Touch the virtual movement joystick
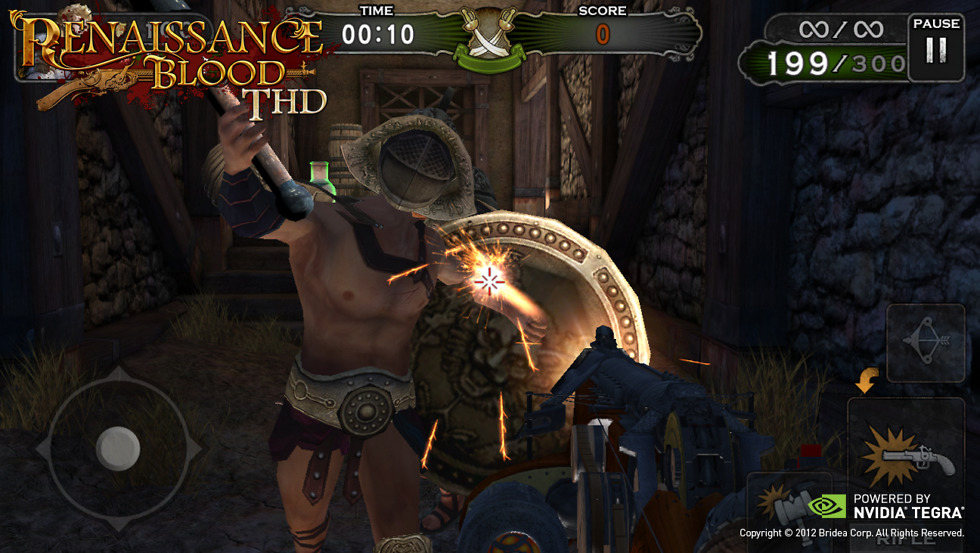Viewport: 980px width, 553px height. 118,445
